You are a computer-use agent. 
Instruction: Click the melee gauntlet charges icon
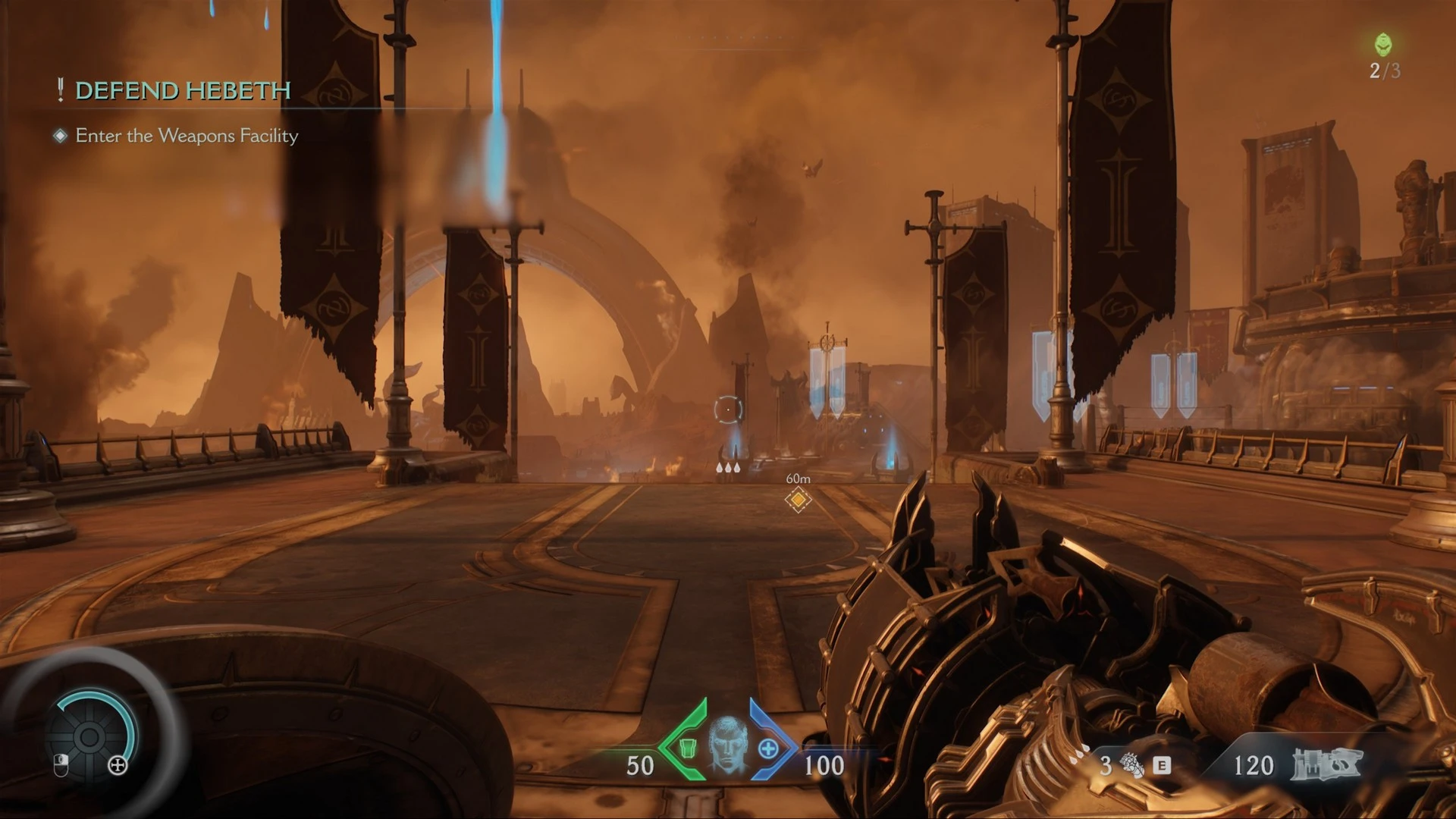(1132, 766)
